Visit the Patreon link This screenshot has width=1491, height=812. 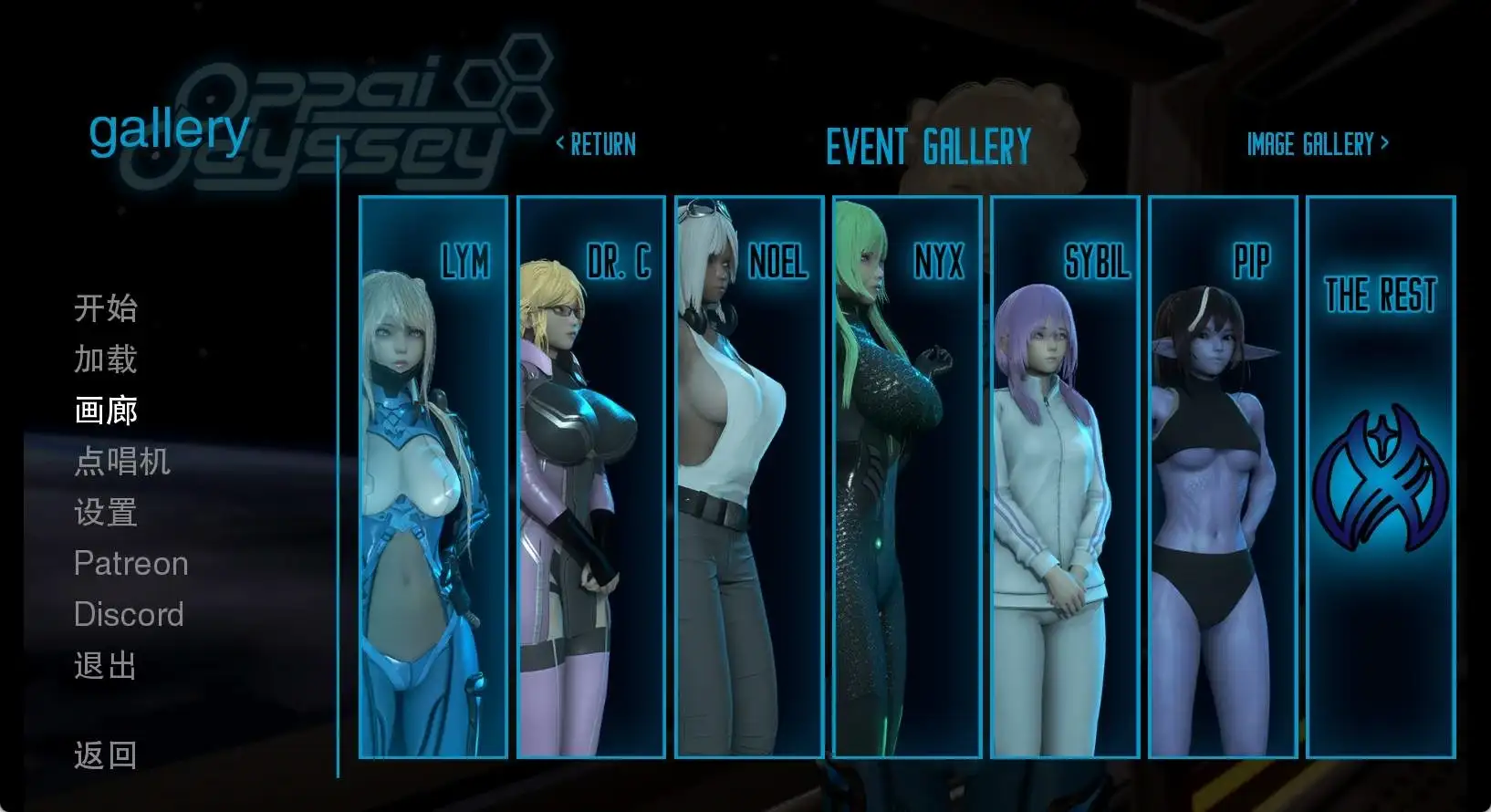tap(130, 564)
